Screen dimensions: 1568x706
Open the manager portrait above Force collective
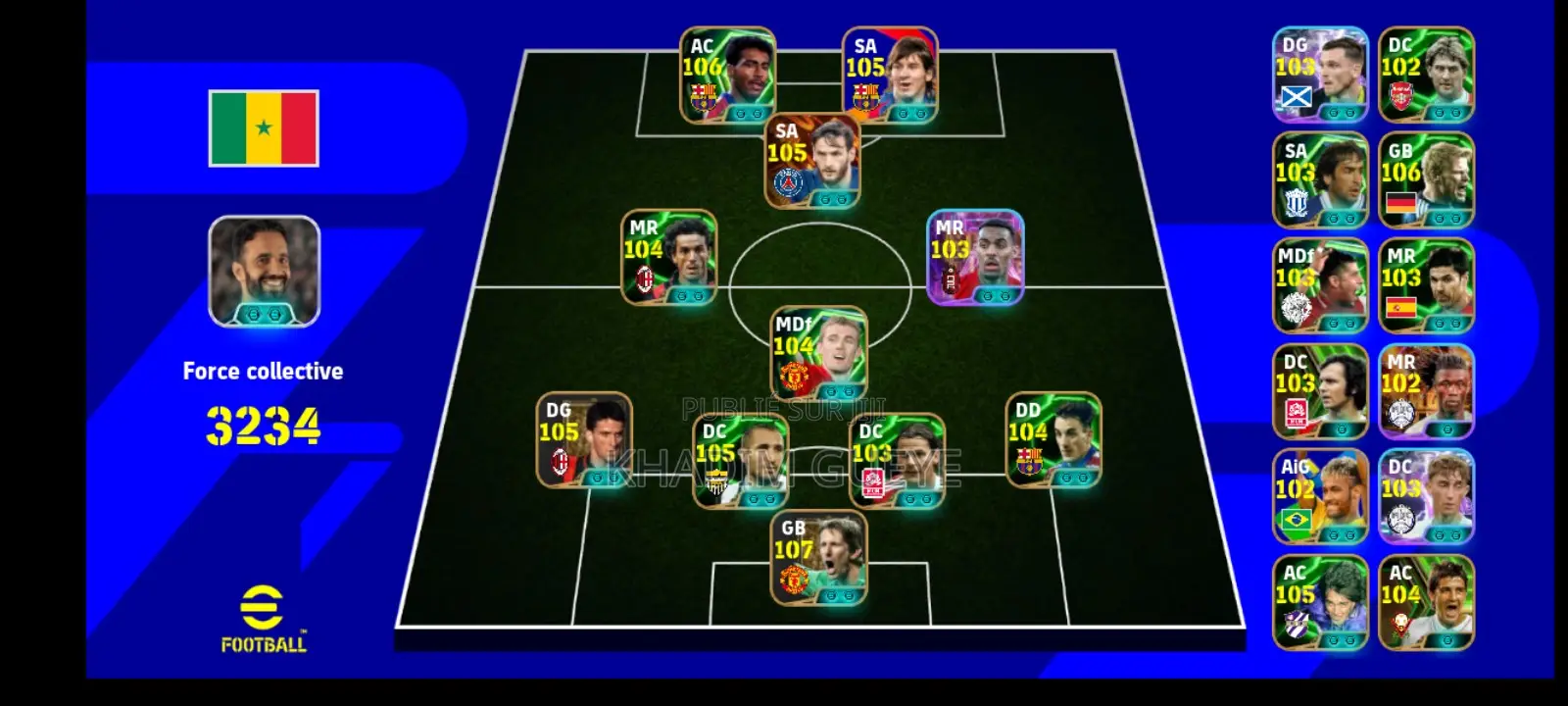tap(263, 273)
